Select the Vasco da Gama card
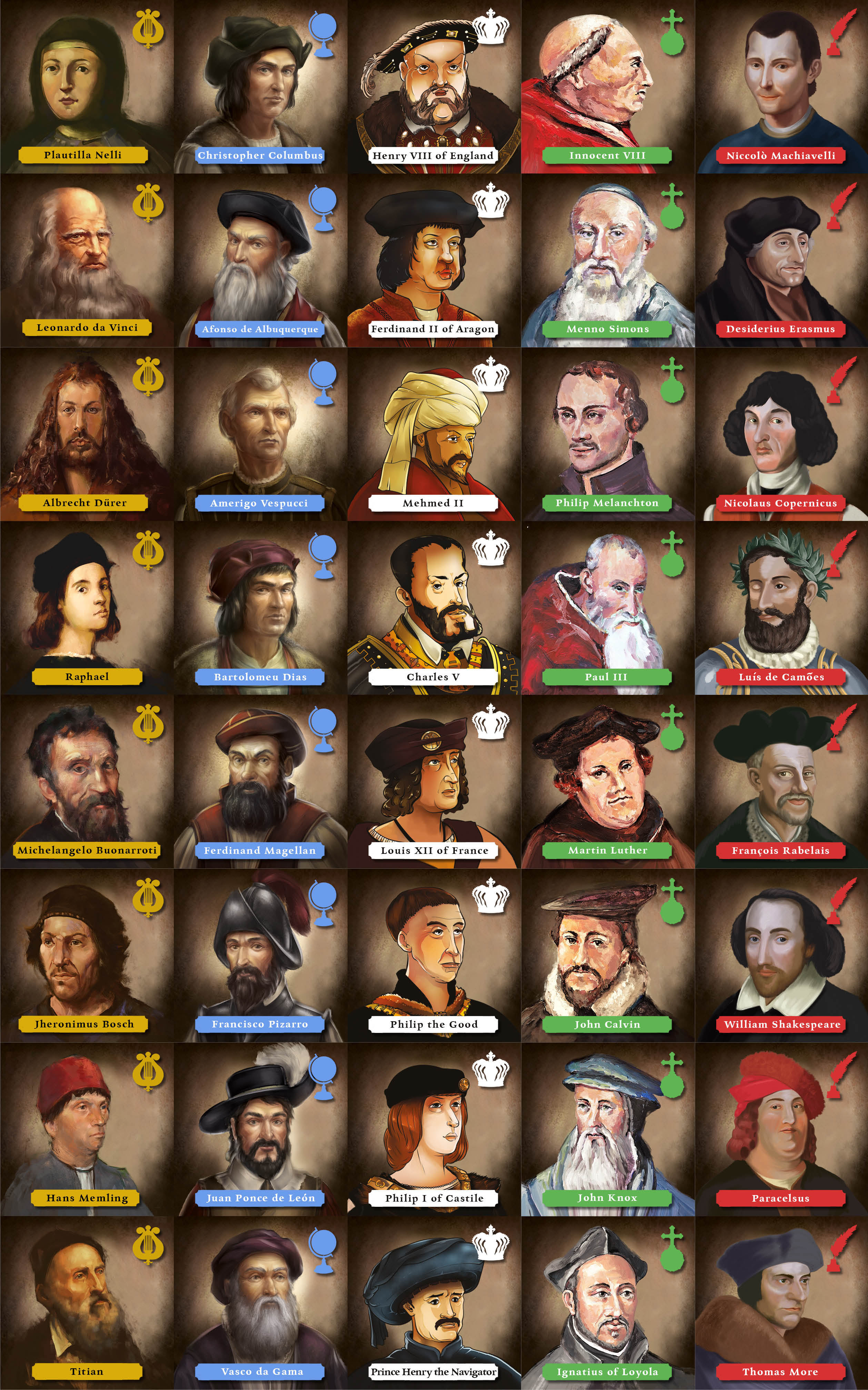This screenshot has height=1390, width=868. tap(260, 1303)
